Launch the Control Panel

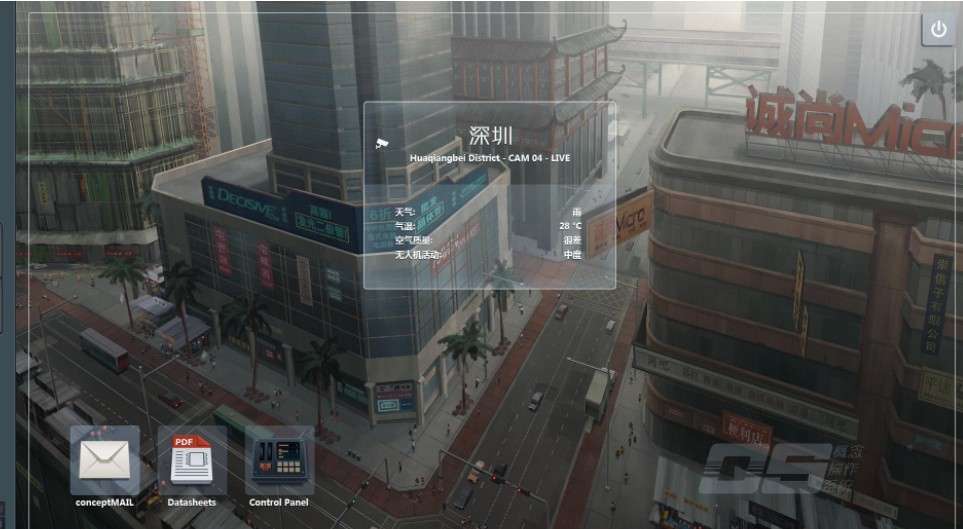click(x=279, y=461)
